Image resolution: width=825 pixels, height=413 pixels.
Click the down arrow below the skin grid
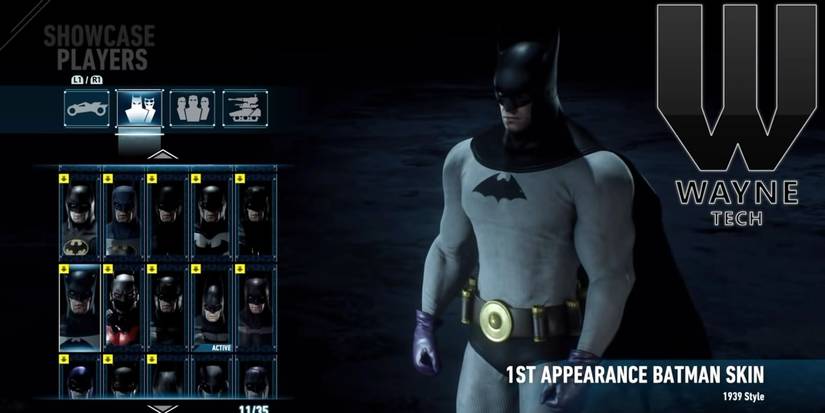tap(155, 408)
